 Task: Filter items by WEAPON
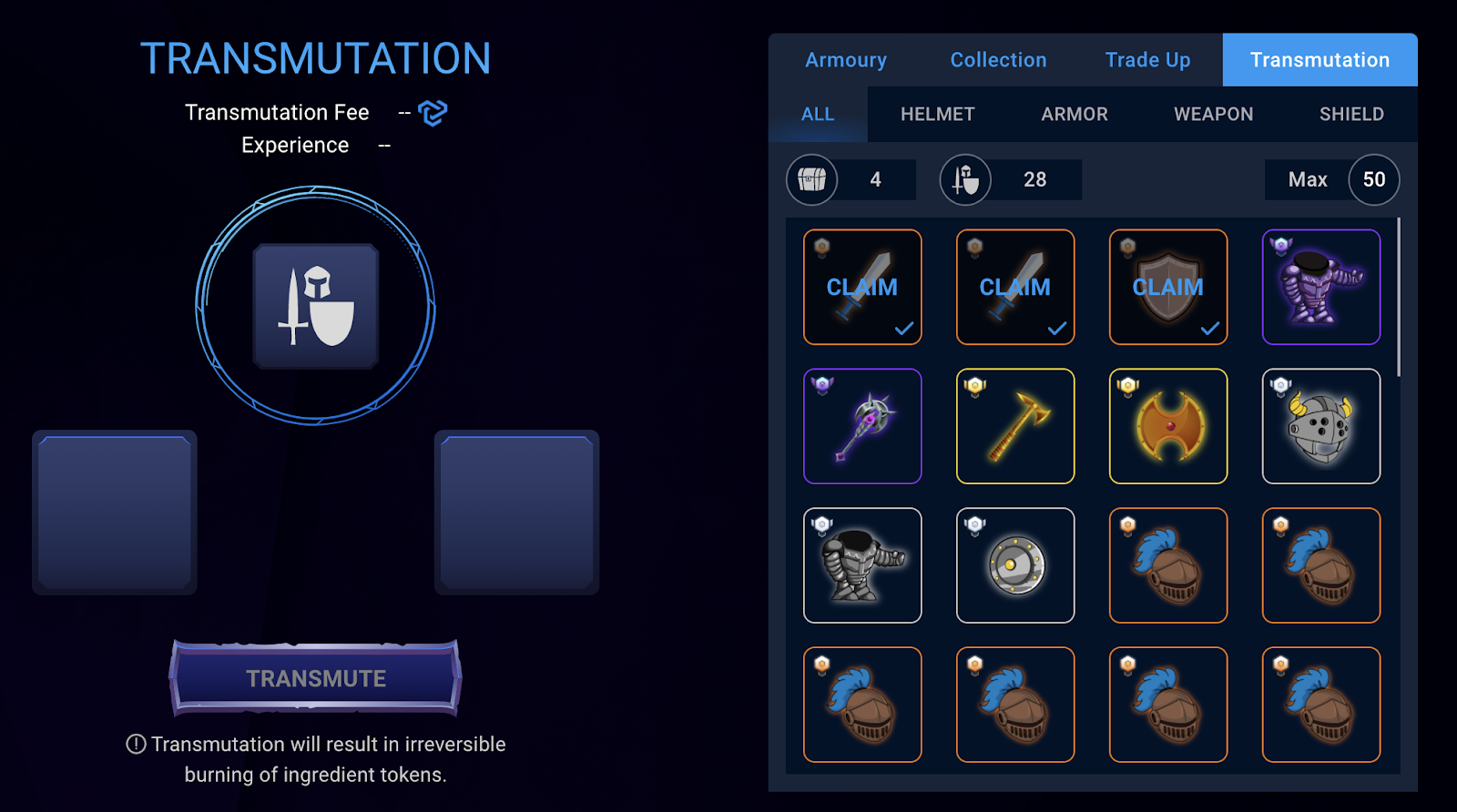(1213, 115)
